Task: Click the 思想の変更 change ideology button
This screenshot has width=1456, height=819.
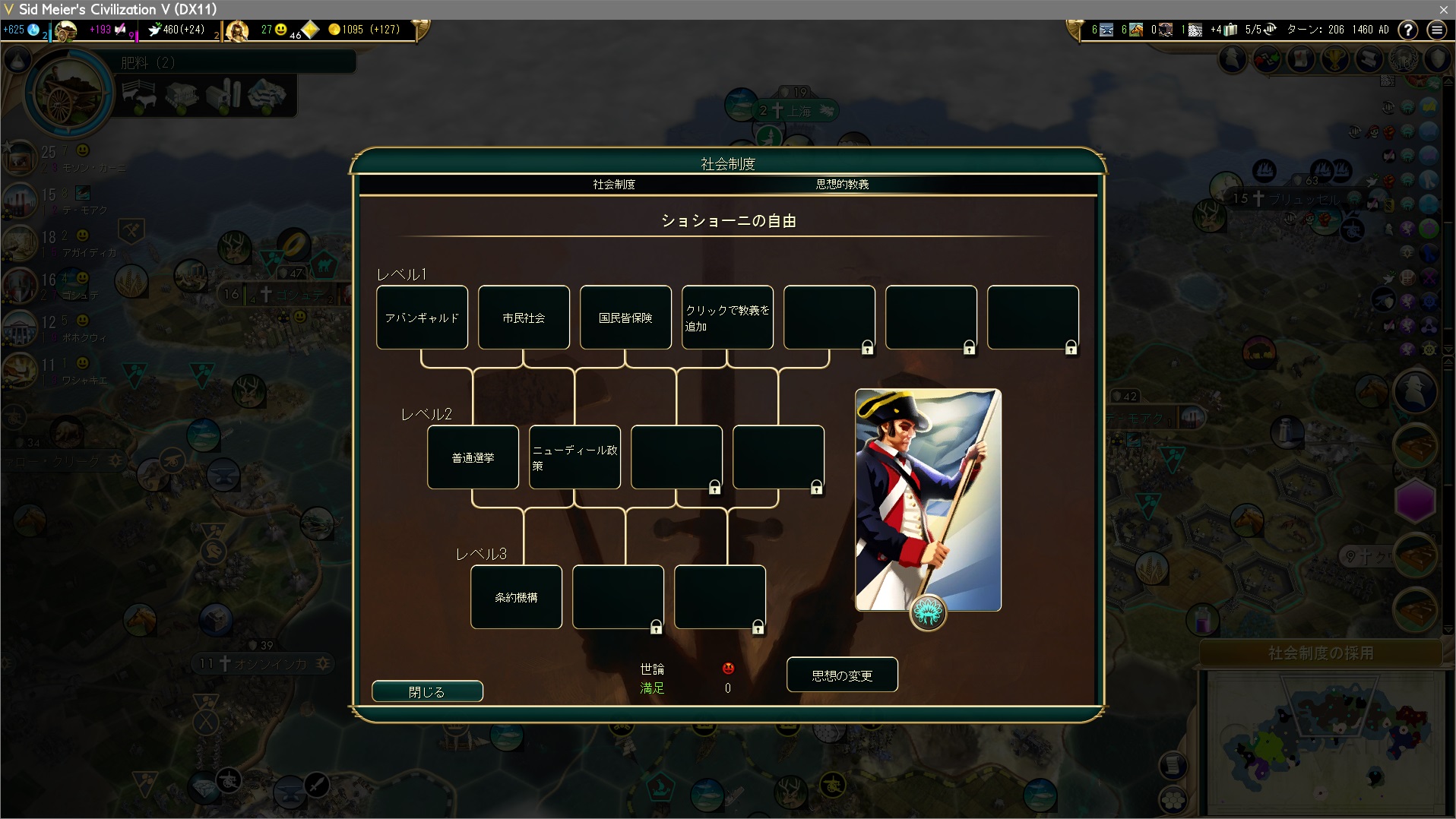Action: click(x=842, y=675)
